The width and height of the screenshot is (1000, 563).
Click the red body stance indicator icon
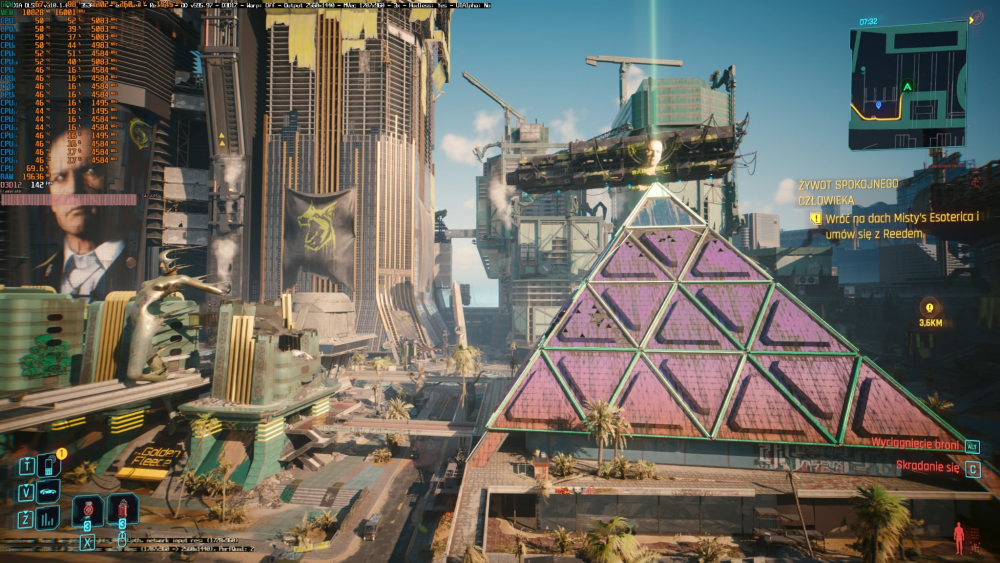(x=959, y=537)
